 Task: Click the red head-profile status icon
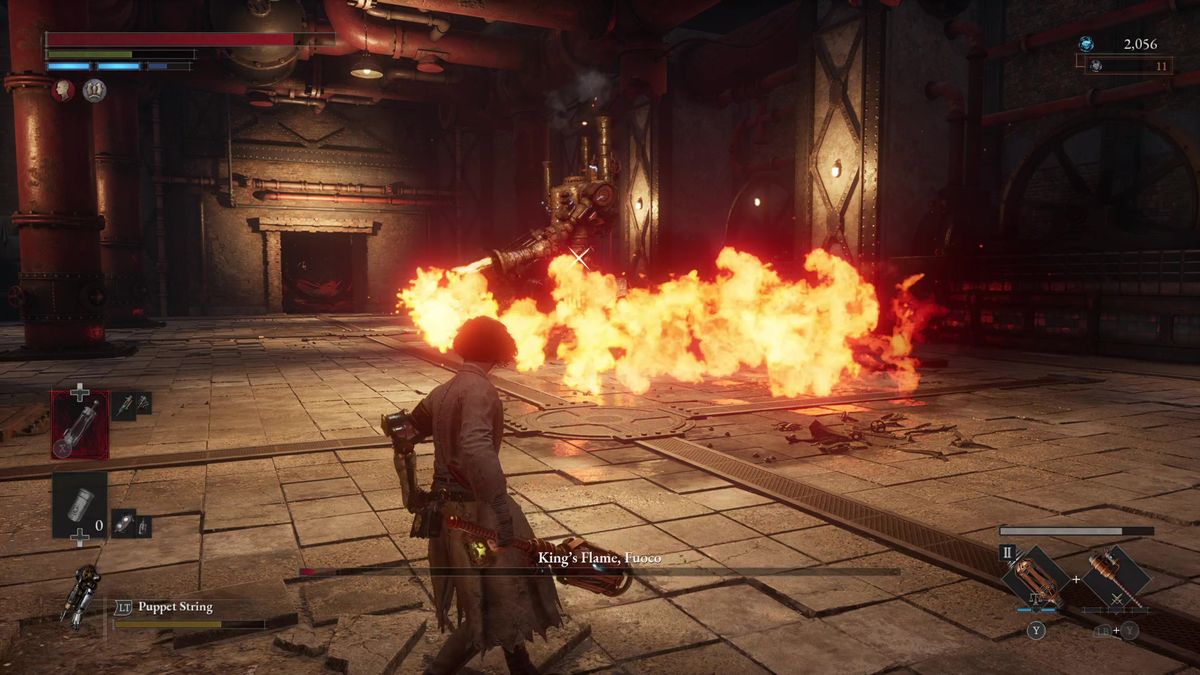click(x=63, y=91)
